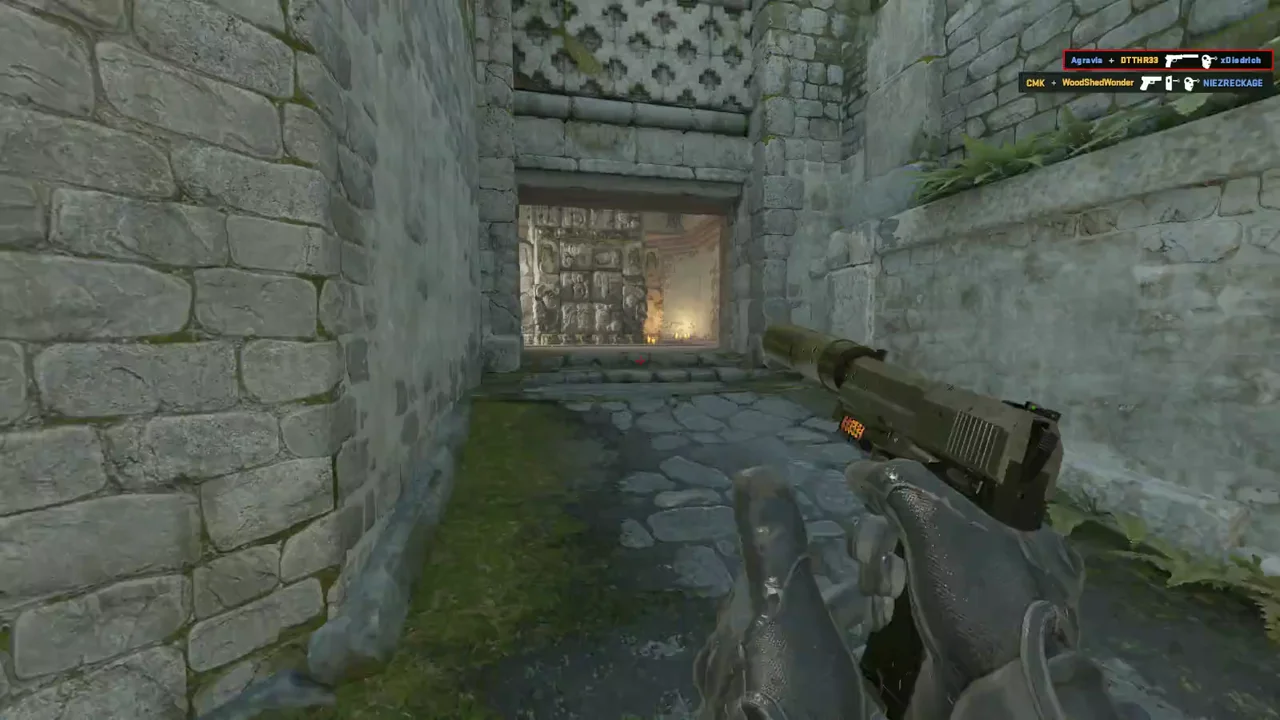Click the headshot skull icon next to xDiedrich
This screenshot has width=1280, height=720.
tap(1207, 60)
